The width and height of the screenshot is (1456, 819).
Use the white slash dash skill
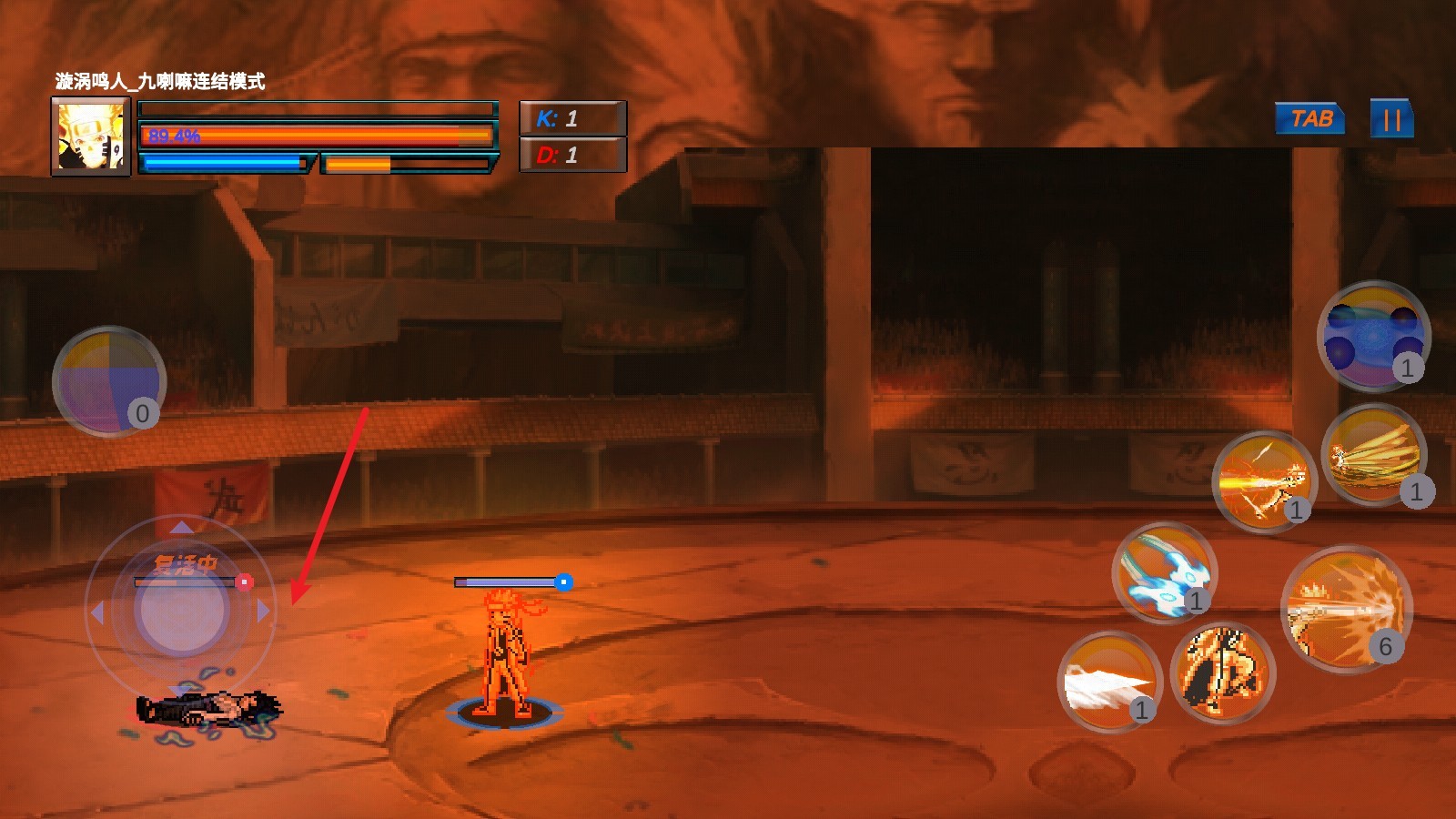click(x=1108, y=682)
